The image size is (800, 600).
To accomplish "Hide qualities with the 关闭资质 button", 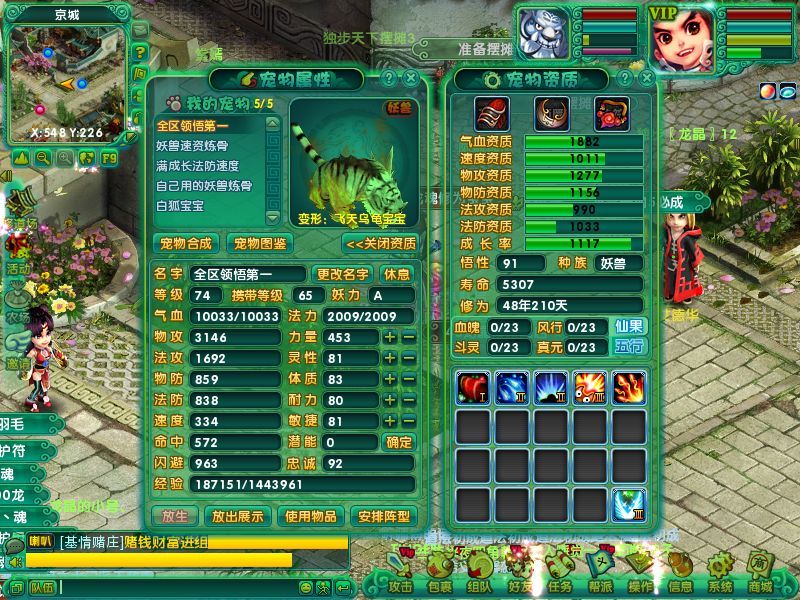I will [381, 243].
